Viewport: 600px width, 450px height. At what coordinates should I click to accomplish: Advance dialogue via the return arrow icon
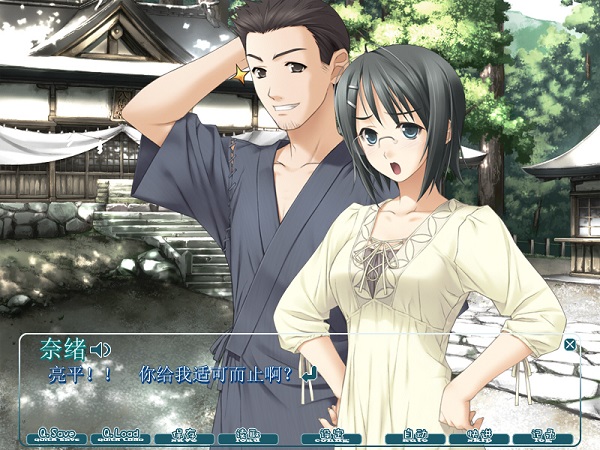pos(309,375)
